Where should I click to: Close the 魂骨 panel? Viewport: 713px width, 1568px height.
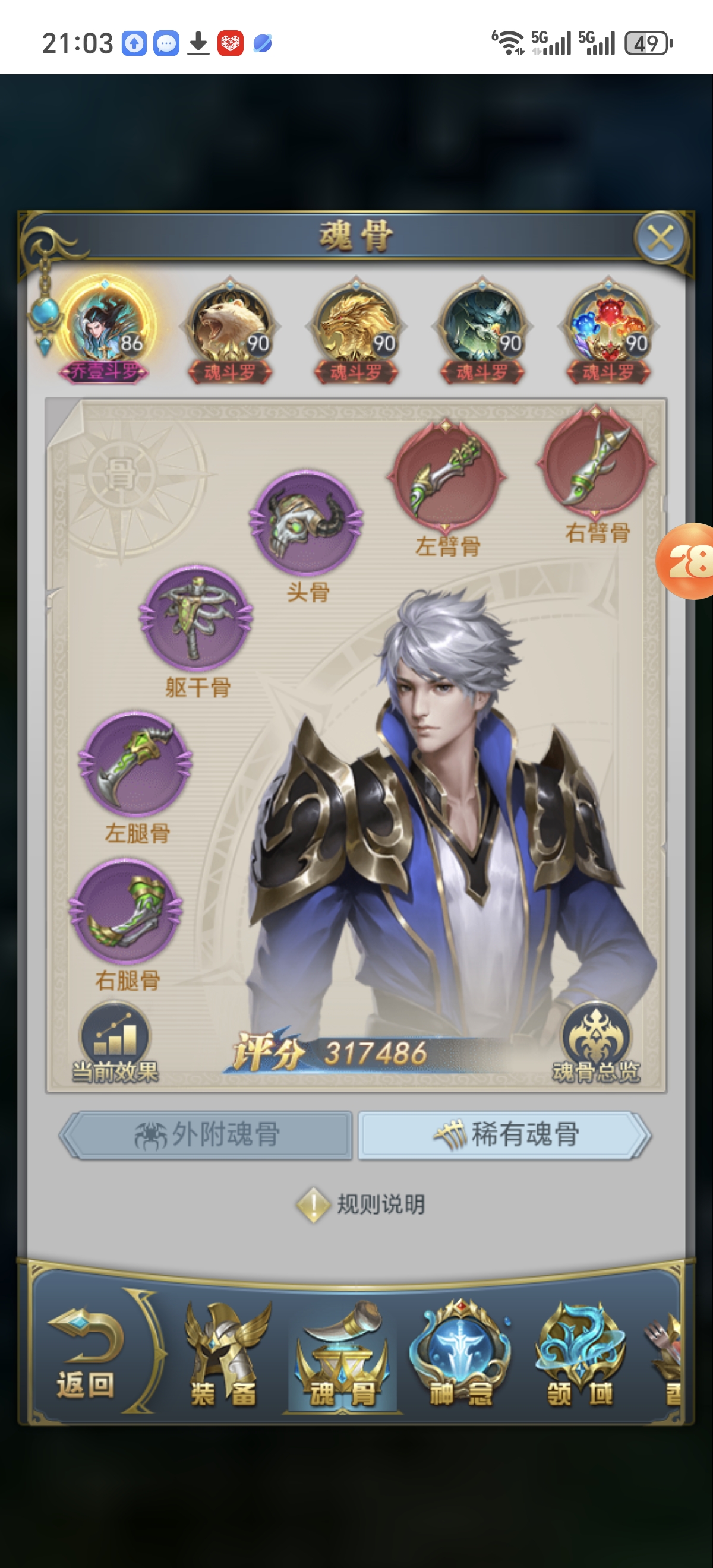[661, 238]
